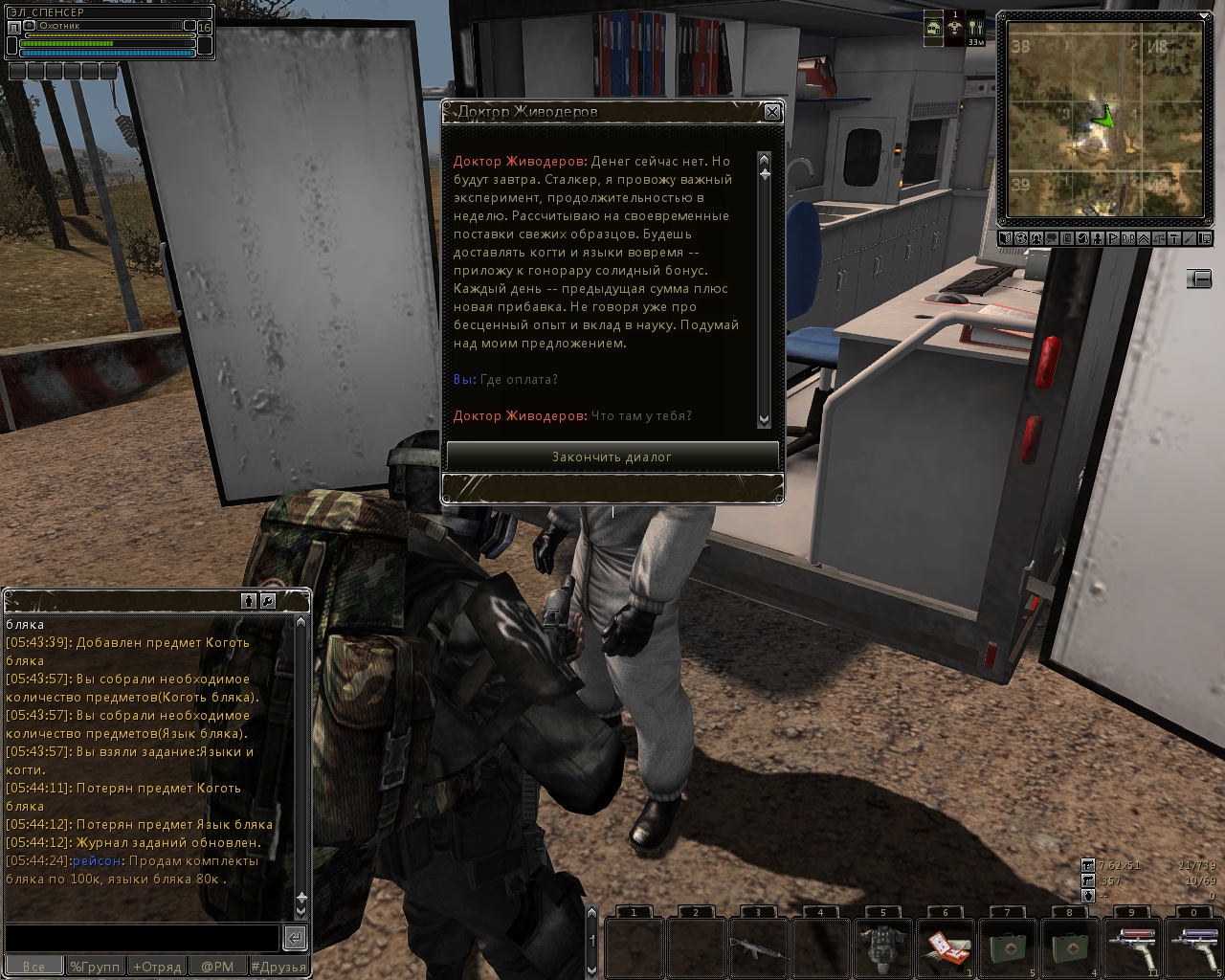The height and width of the screenshot is (980, 1225).
Task: Select the body armor vest in hotbar slot 5
Action: [x=882, y=947]
